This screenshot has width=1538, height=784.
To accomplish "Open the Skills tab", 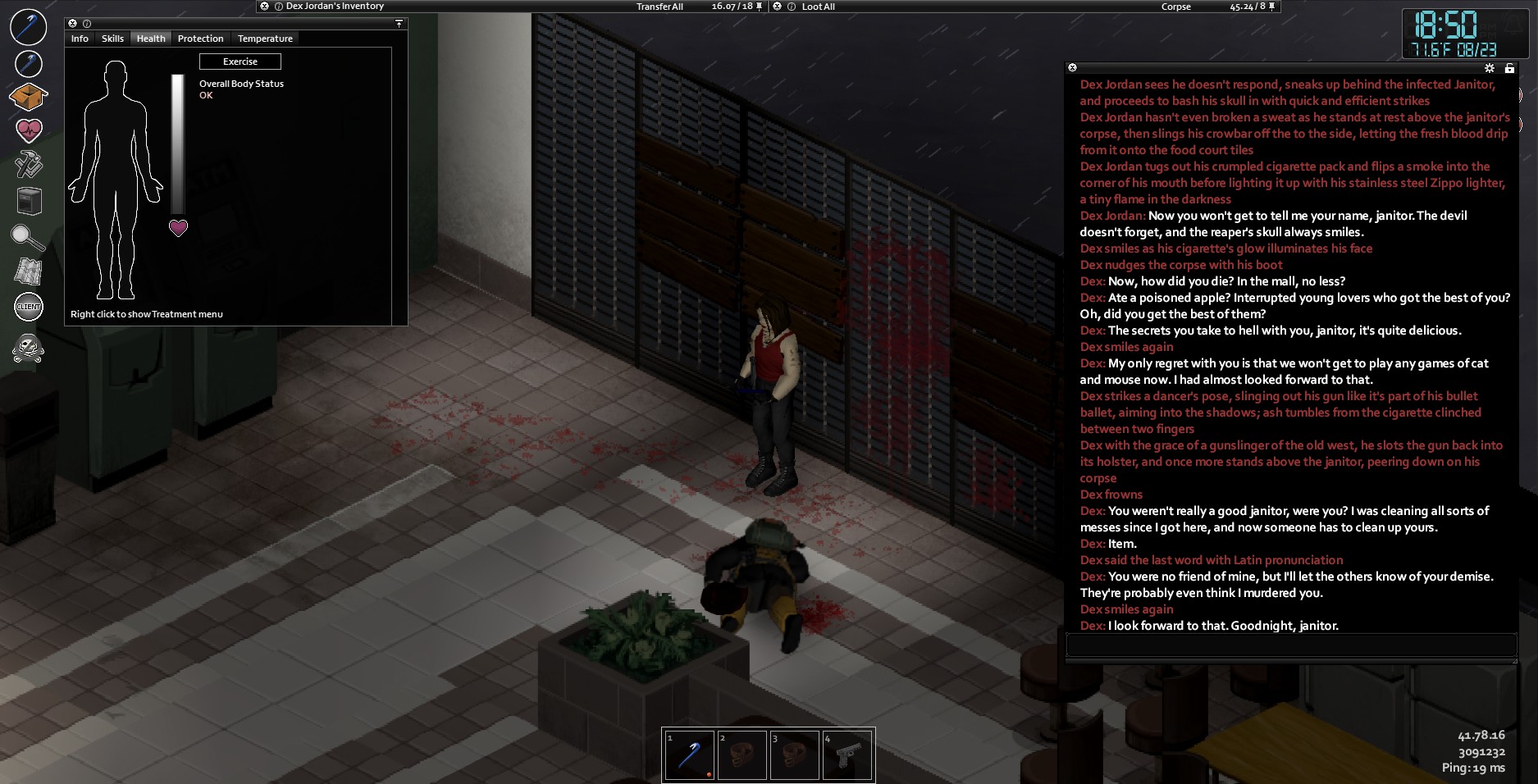I will pos(112,39).
